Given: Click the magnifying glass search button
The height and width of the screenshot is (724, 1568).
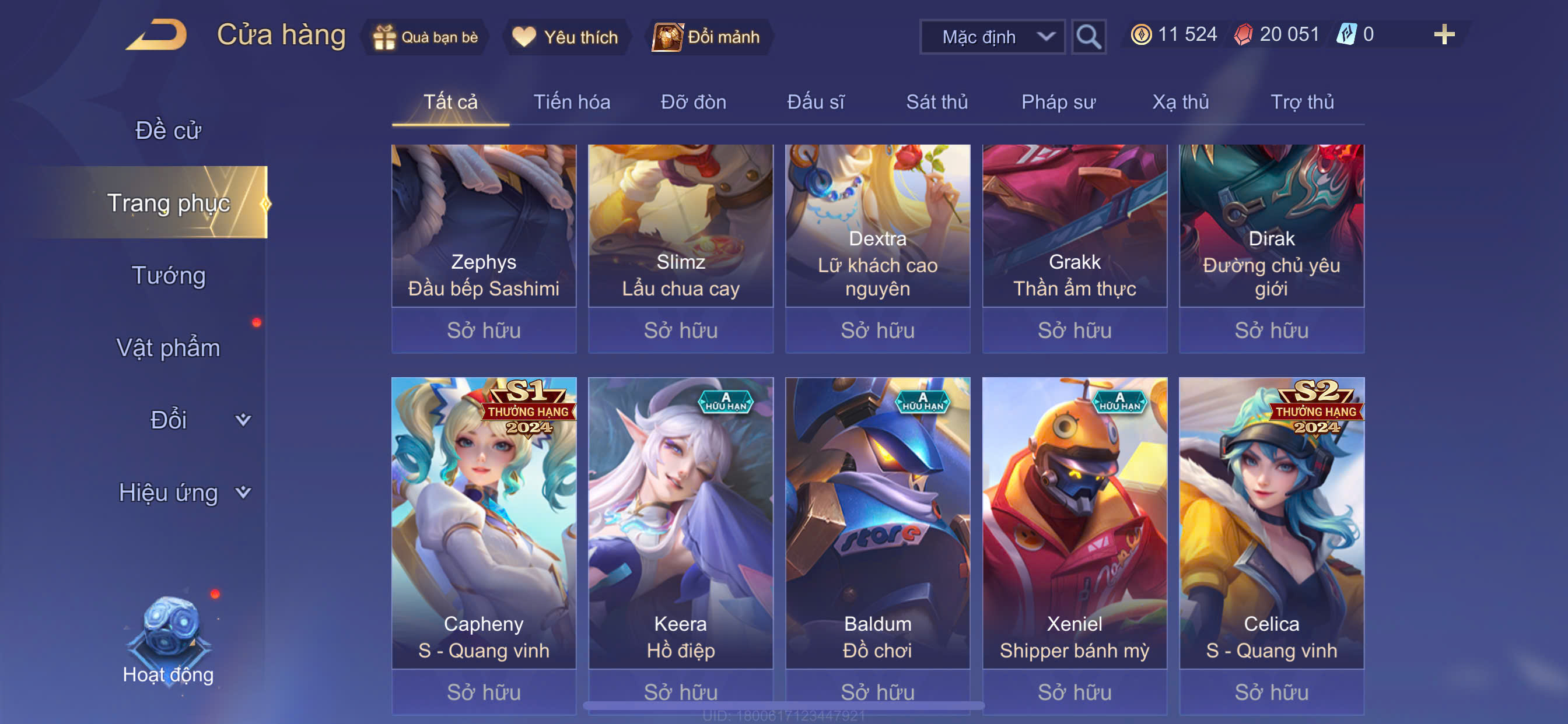Looking at the screenshot, I should coord(1088,37).
